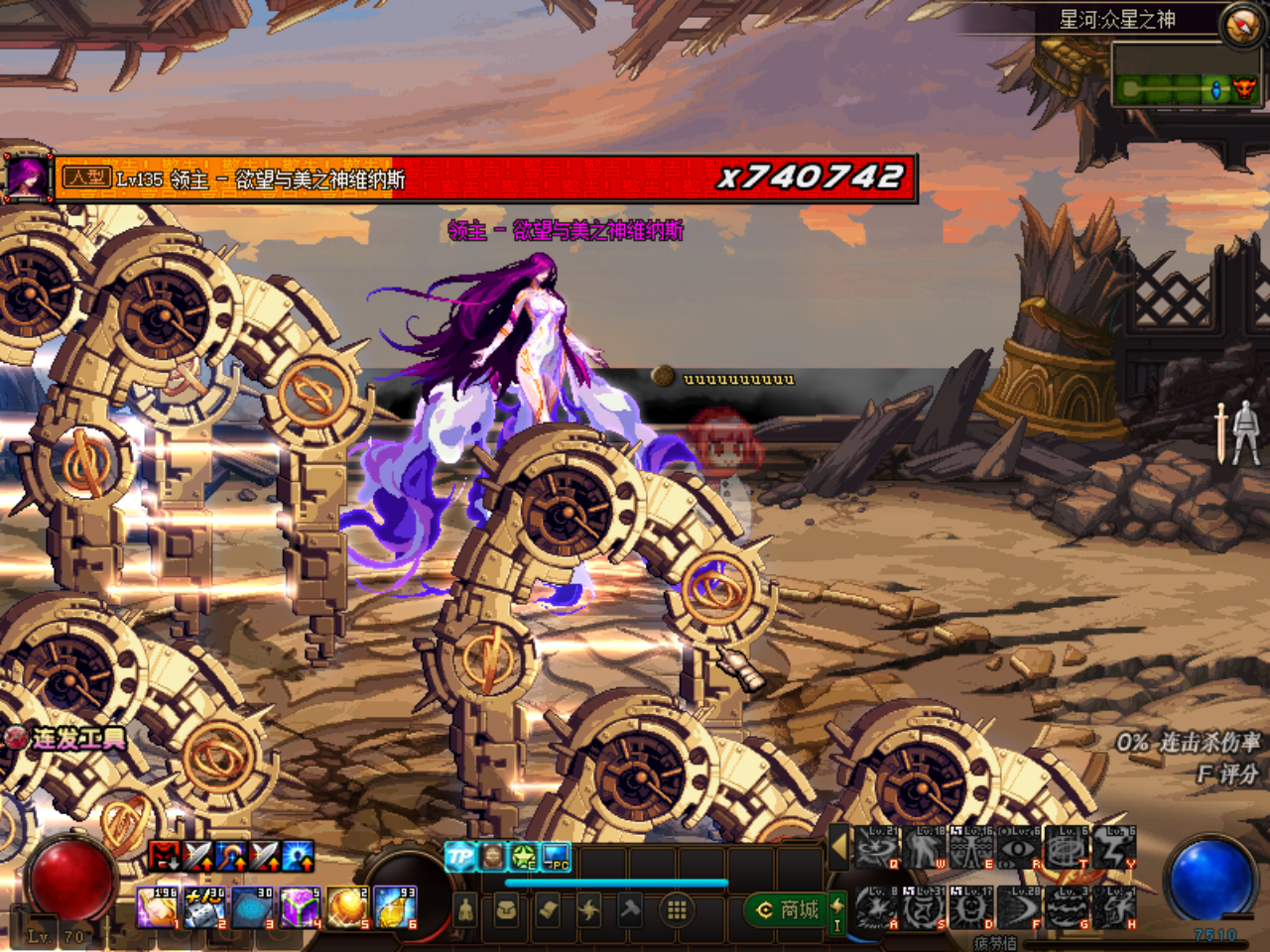Activate the skull skill on D
Screen dimensions: 1270x952
pos(971,907)
